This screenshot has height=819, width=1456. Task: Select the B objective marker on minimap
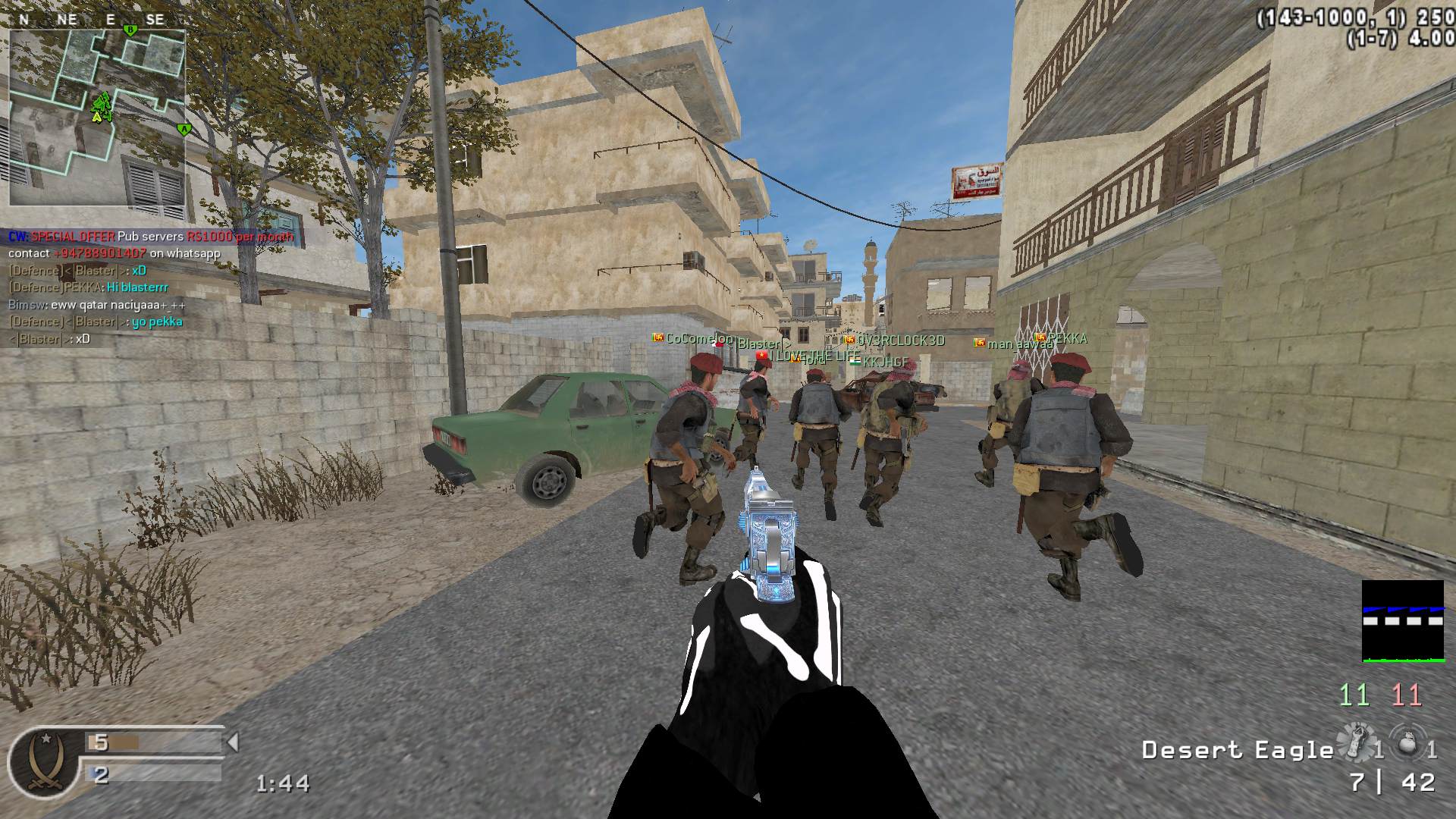pos(130,30)
